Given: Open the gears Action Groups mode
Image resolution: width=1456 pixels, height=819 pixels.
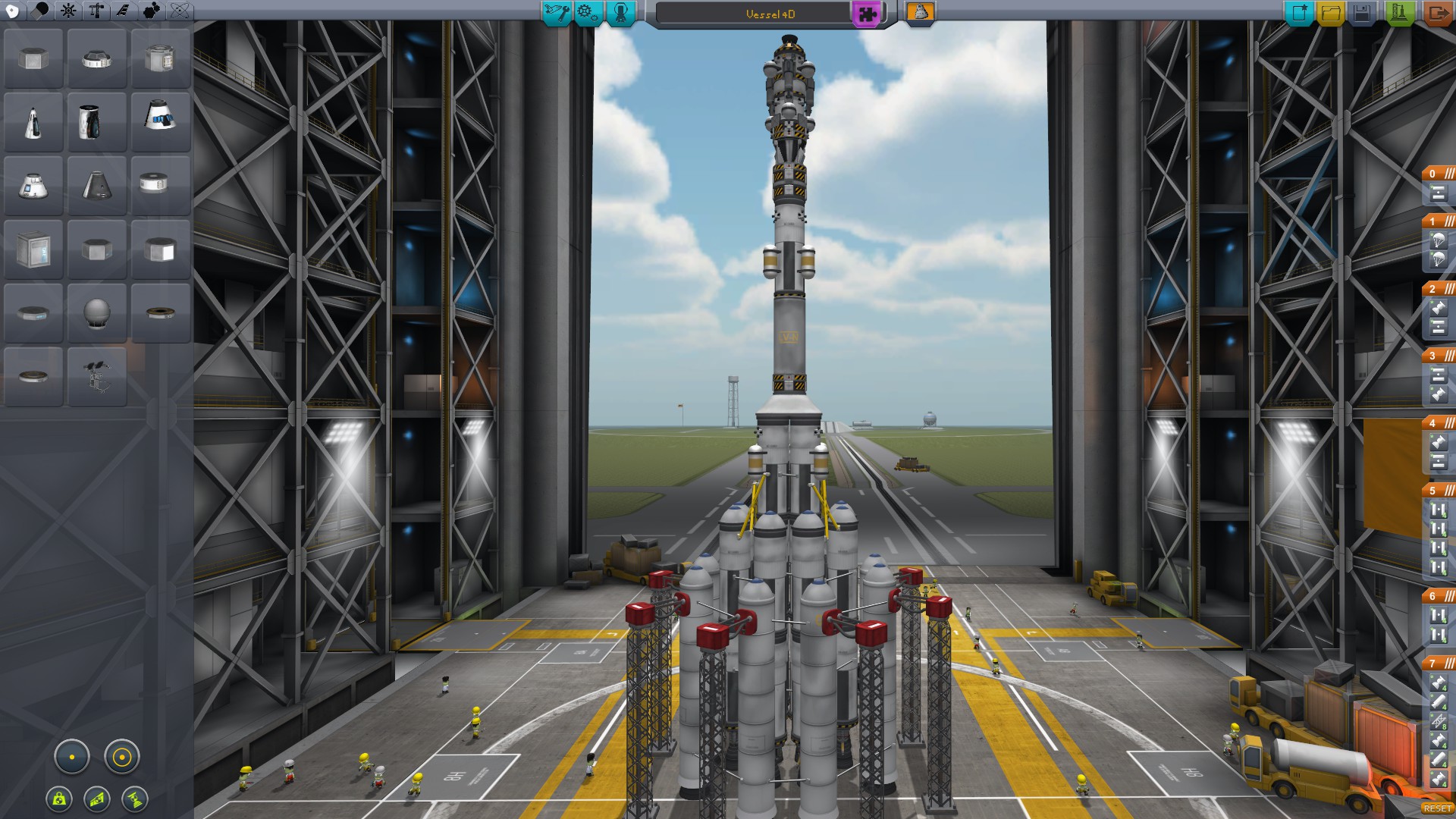Looking at the screenshot, I should pos(588,13).
